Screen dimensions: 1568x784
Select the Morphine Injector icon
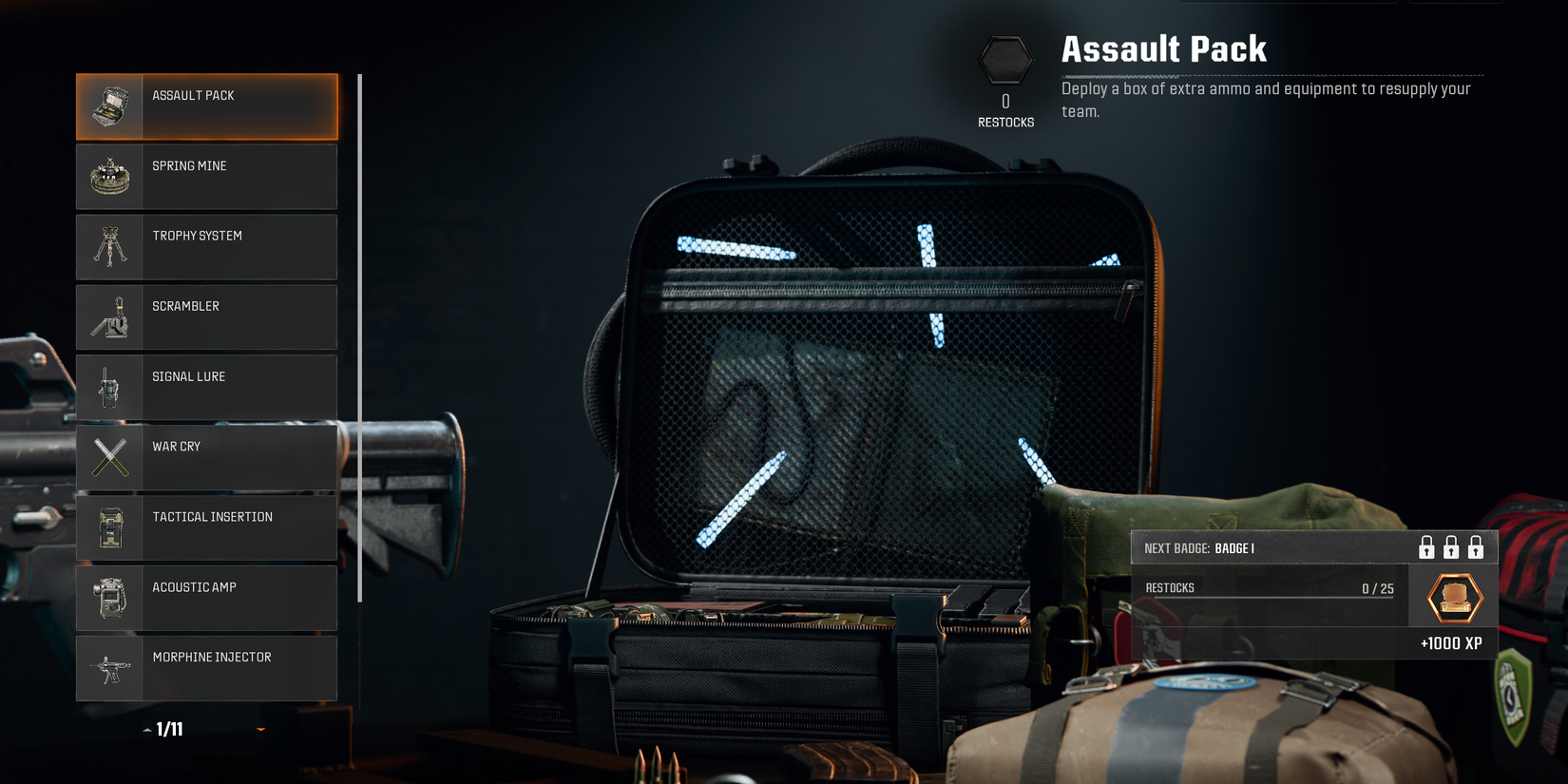click(110, 668)
